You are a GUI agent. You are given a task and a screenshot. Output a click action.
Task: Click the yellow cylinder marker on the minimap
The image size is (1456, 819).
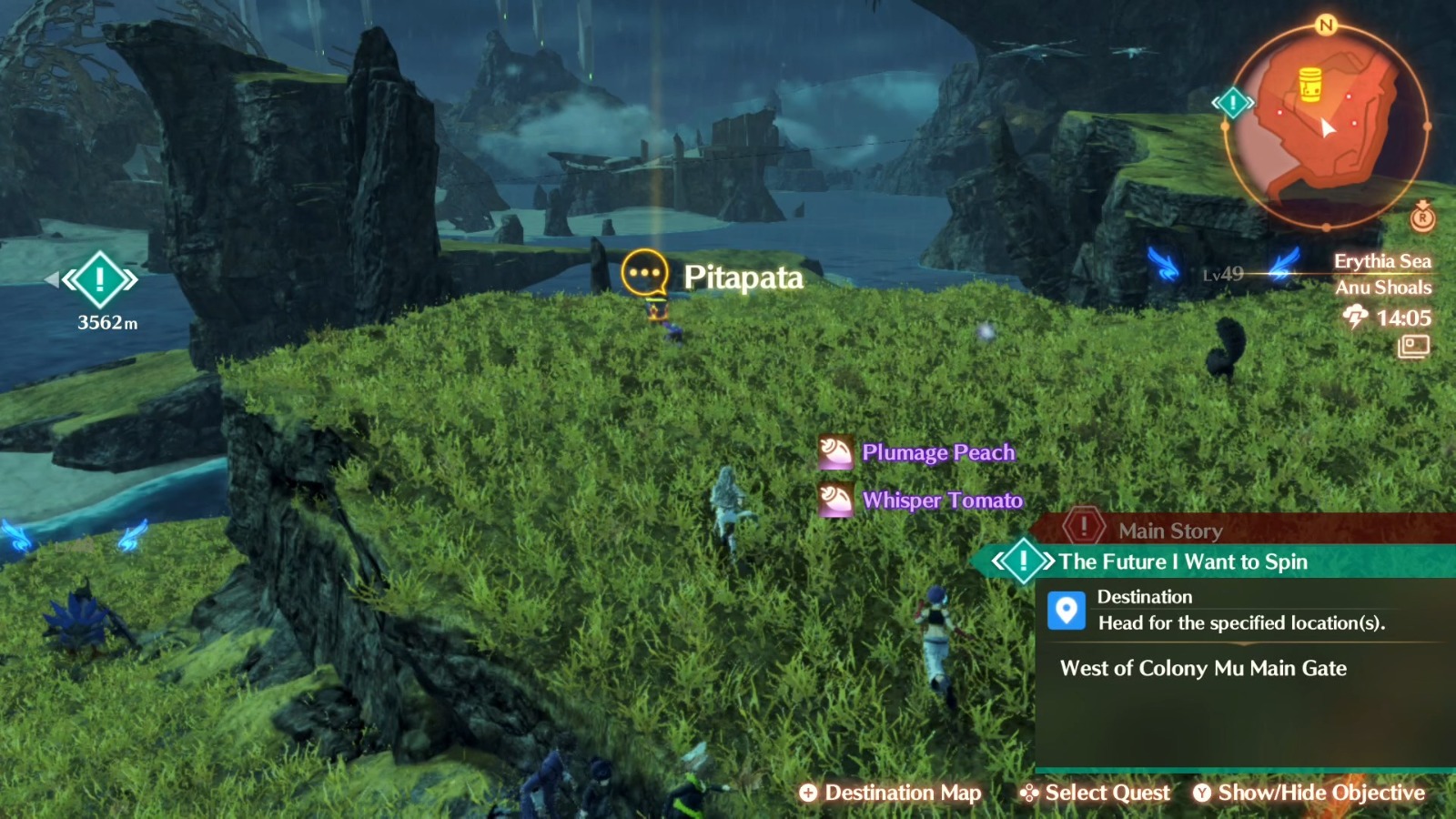pos(1310,81)
